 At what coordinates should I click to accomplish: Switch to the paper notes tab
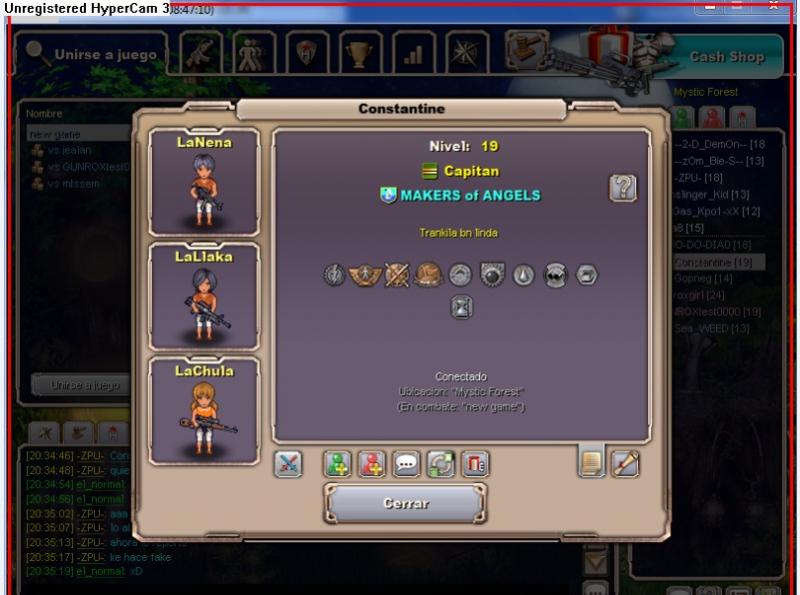pyautogui.click(x=592, y=463)
